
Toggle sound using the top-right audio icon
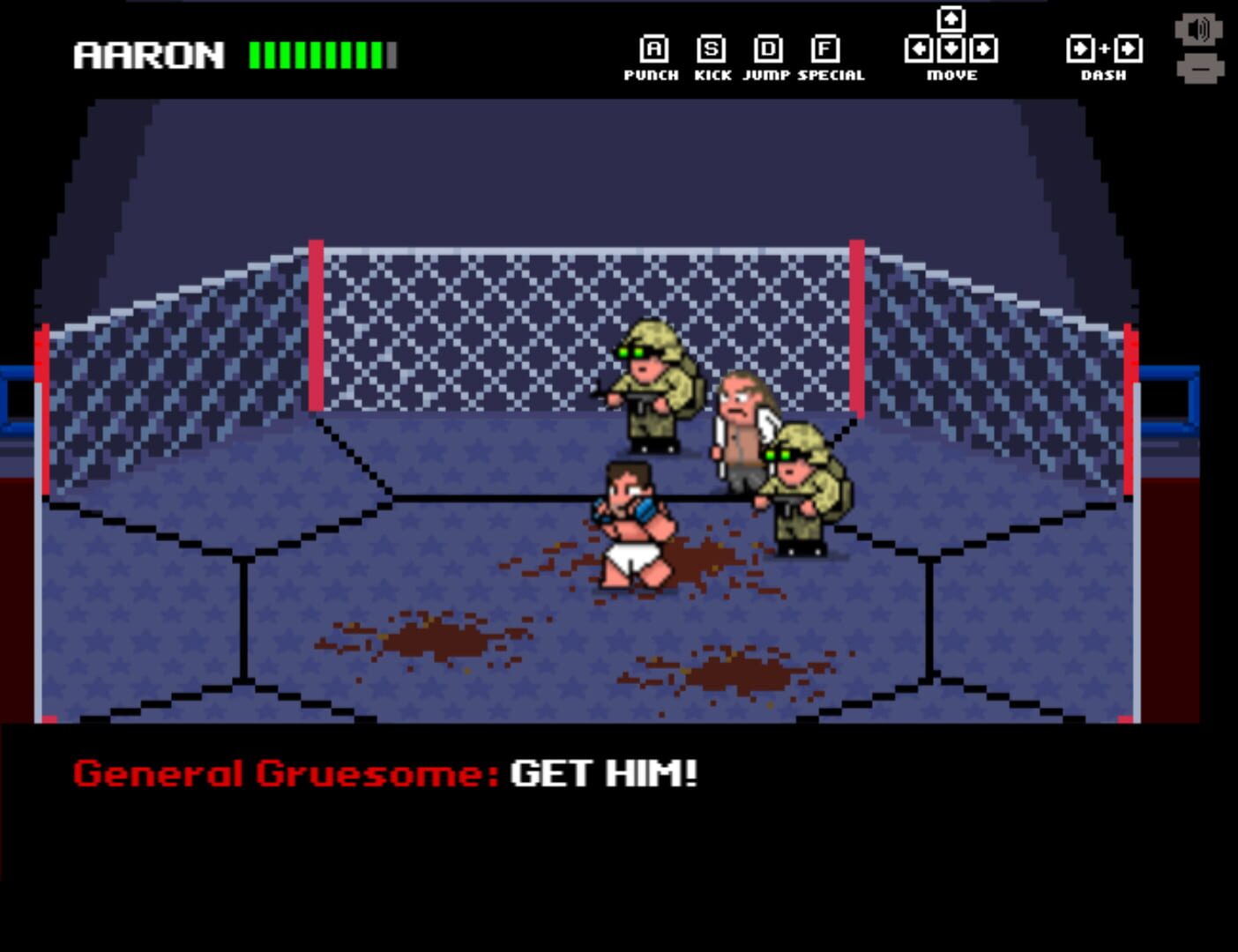coord(1199,27)
